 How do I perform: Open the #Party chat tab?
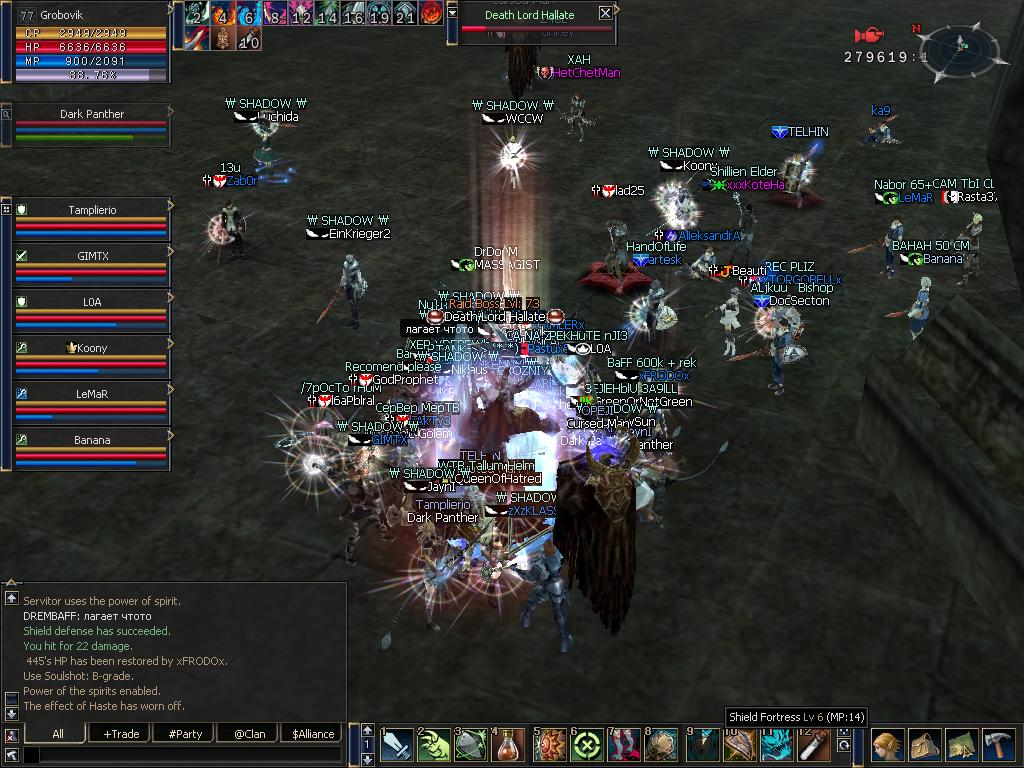tap(185, 733)
